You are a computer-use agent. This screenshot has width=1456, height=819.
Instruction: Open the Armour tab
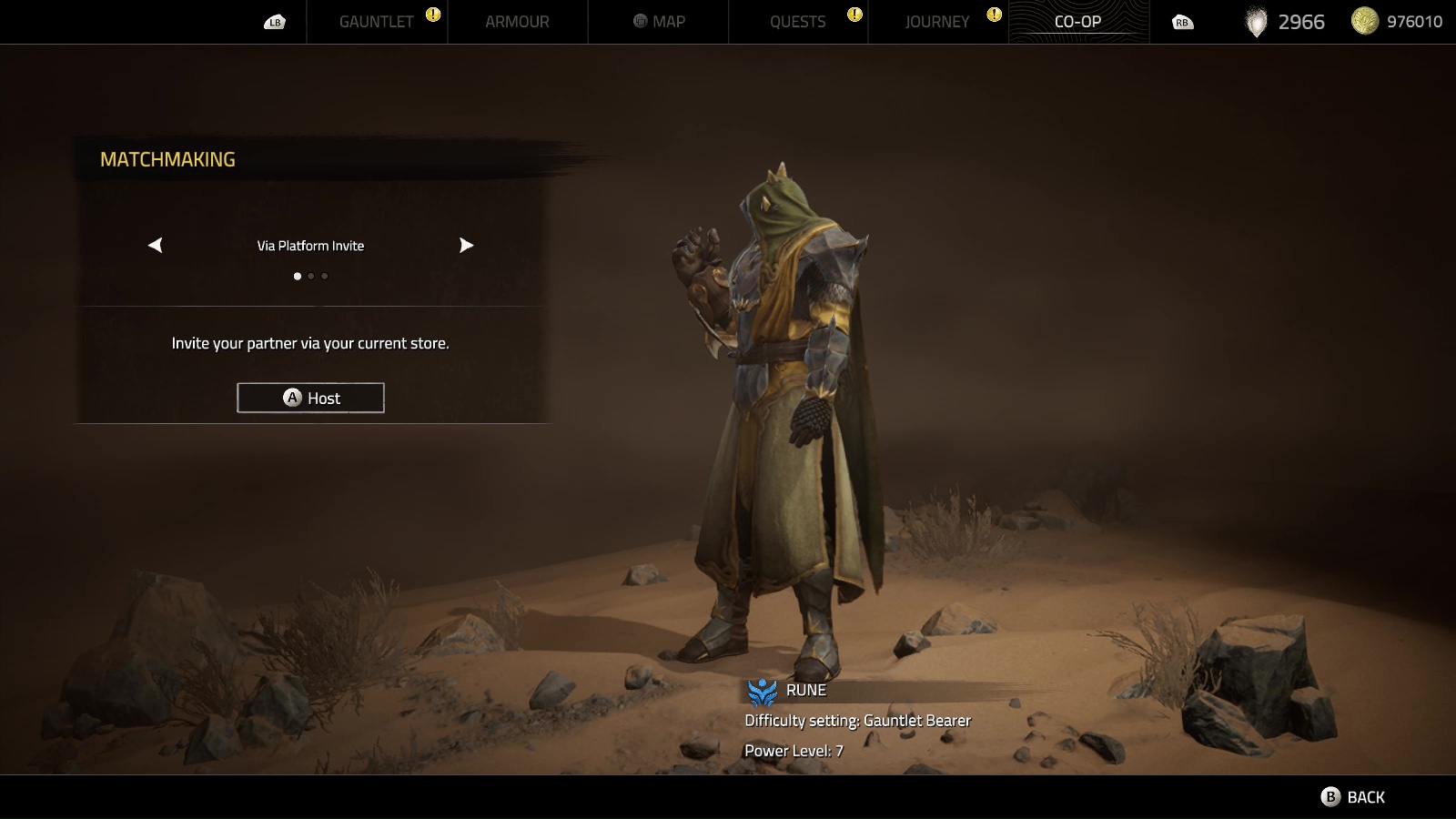click(x=517, y=22)
